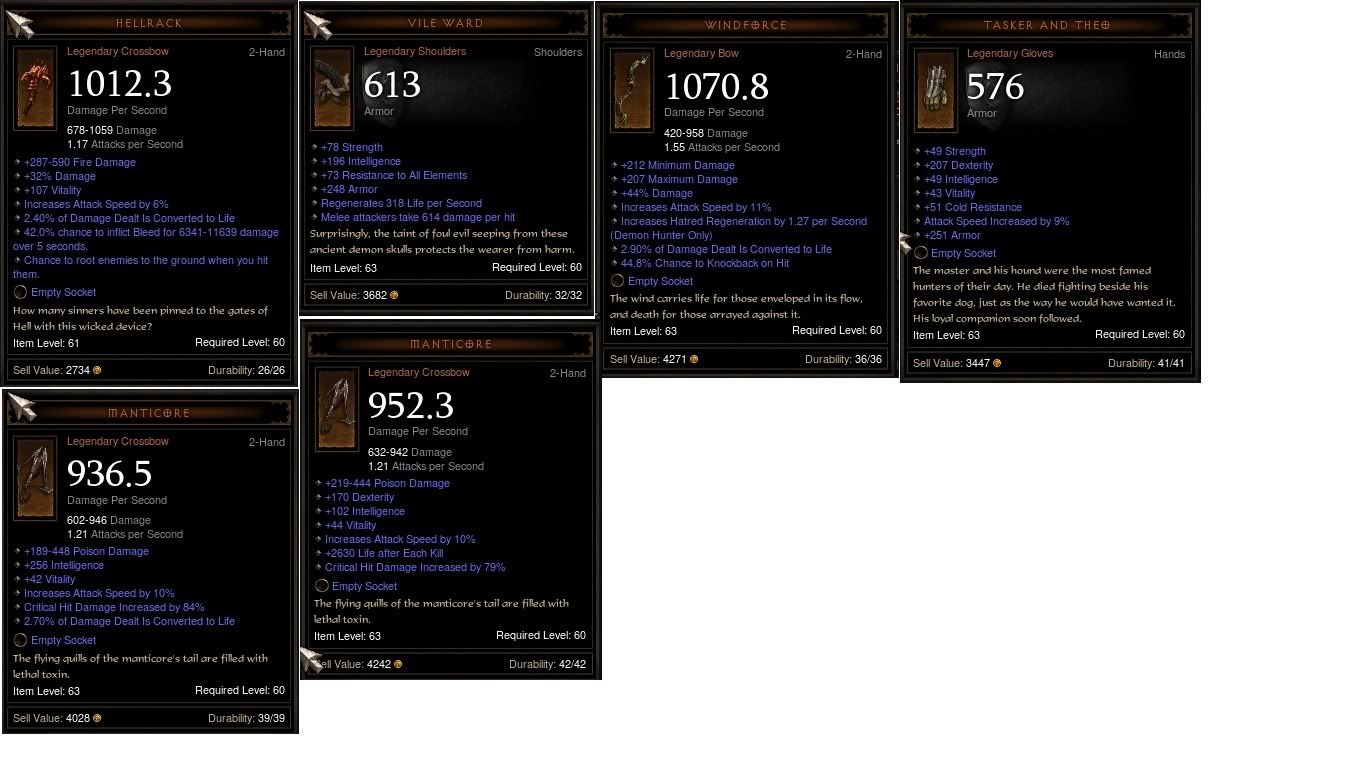Select the VILE WARD title bar
1366x768 pixels.
(447, 23)
